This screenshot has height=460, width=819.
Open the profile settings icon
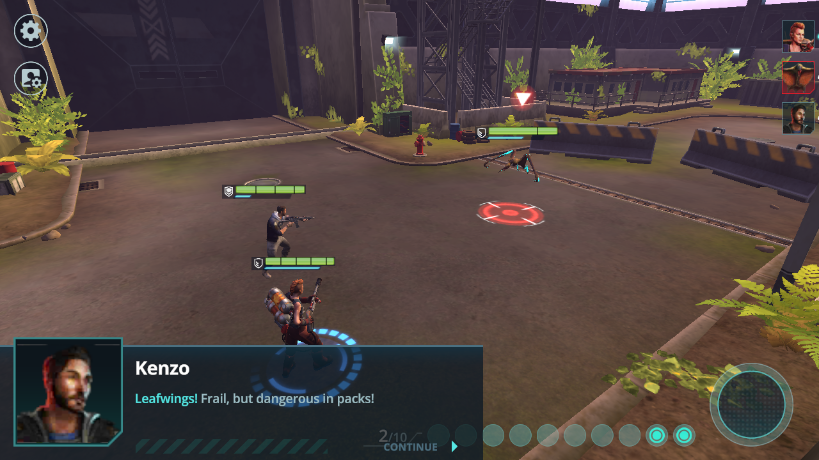[31, 78]
